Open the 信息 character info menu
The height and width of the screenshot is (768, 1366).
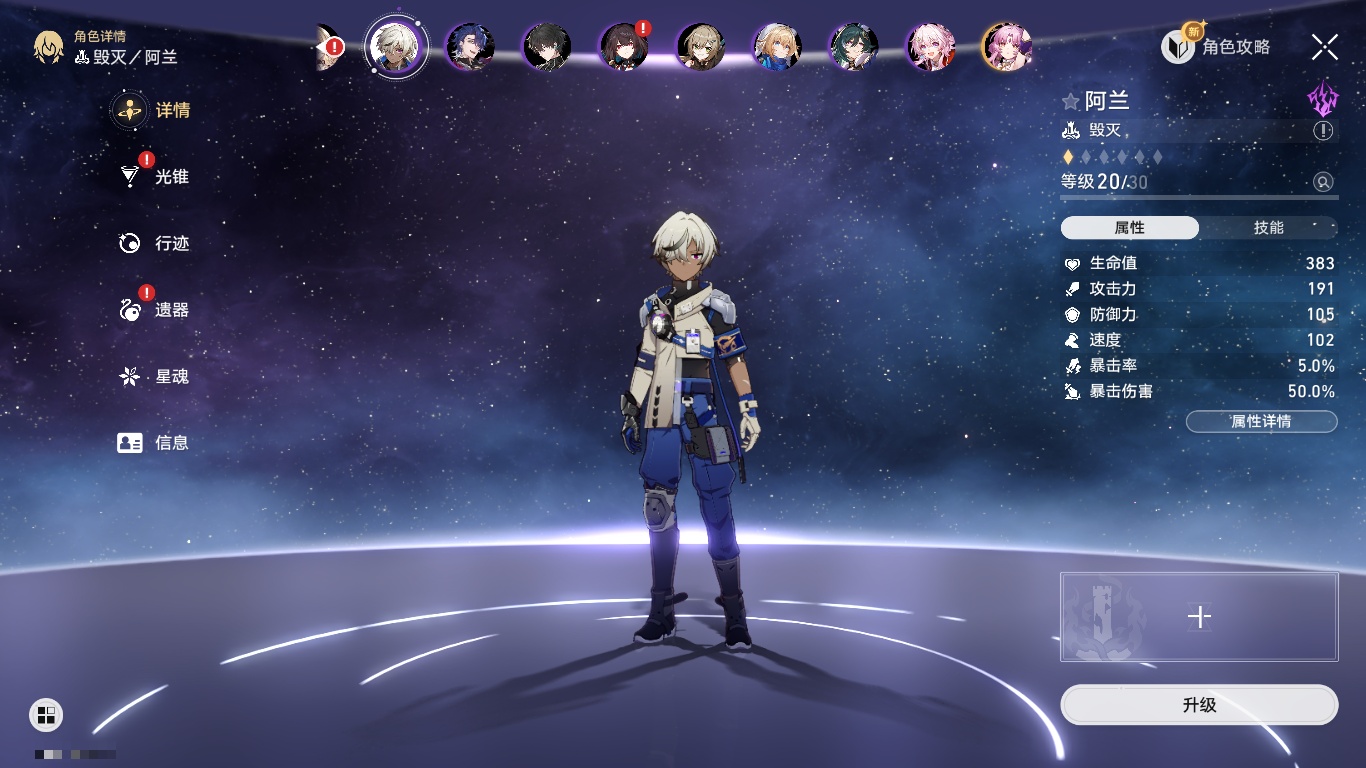click(x=154, y=442)
